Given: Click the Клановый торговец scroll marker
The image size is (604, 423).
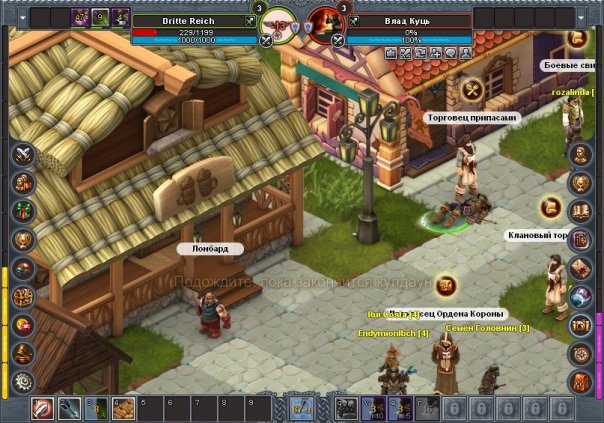Looking at the screenshot, I should point(549,207).
